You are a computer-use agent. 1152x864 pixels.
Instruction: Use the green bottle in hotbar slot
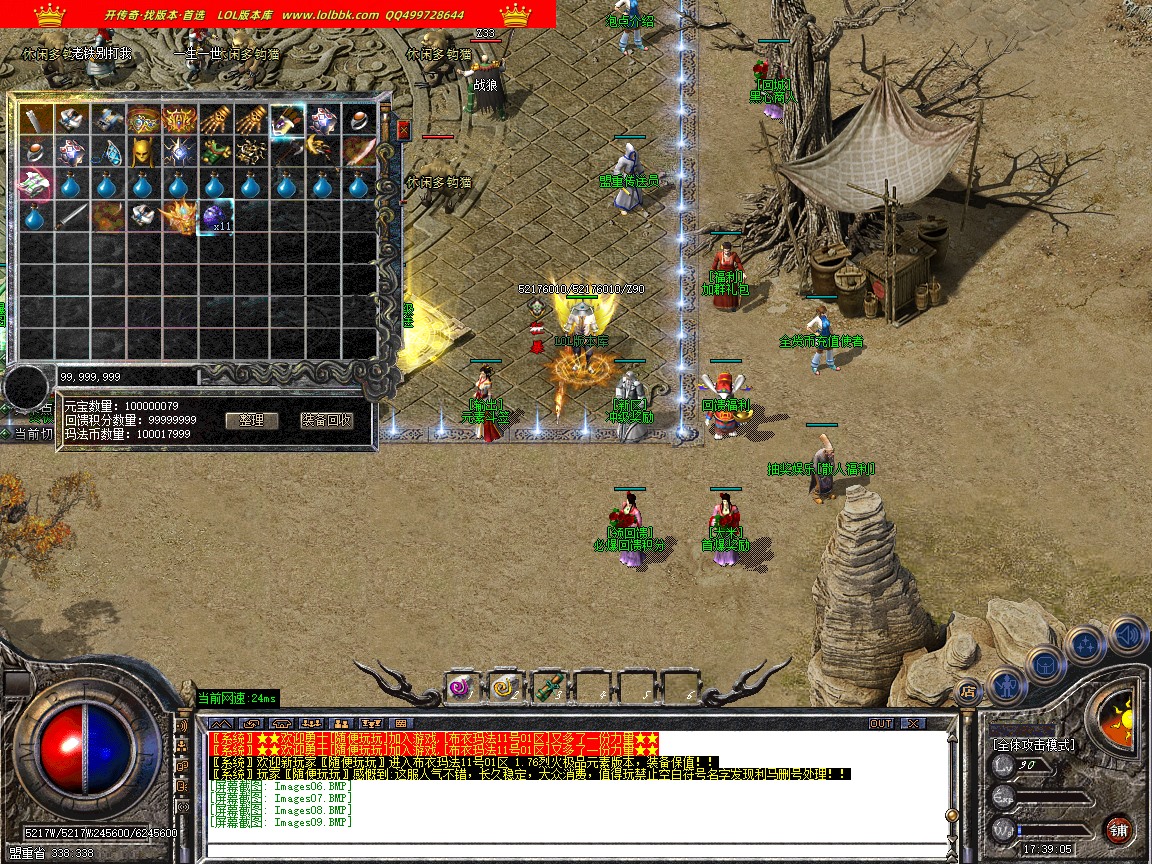coord(548,687)
